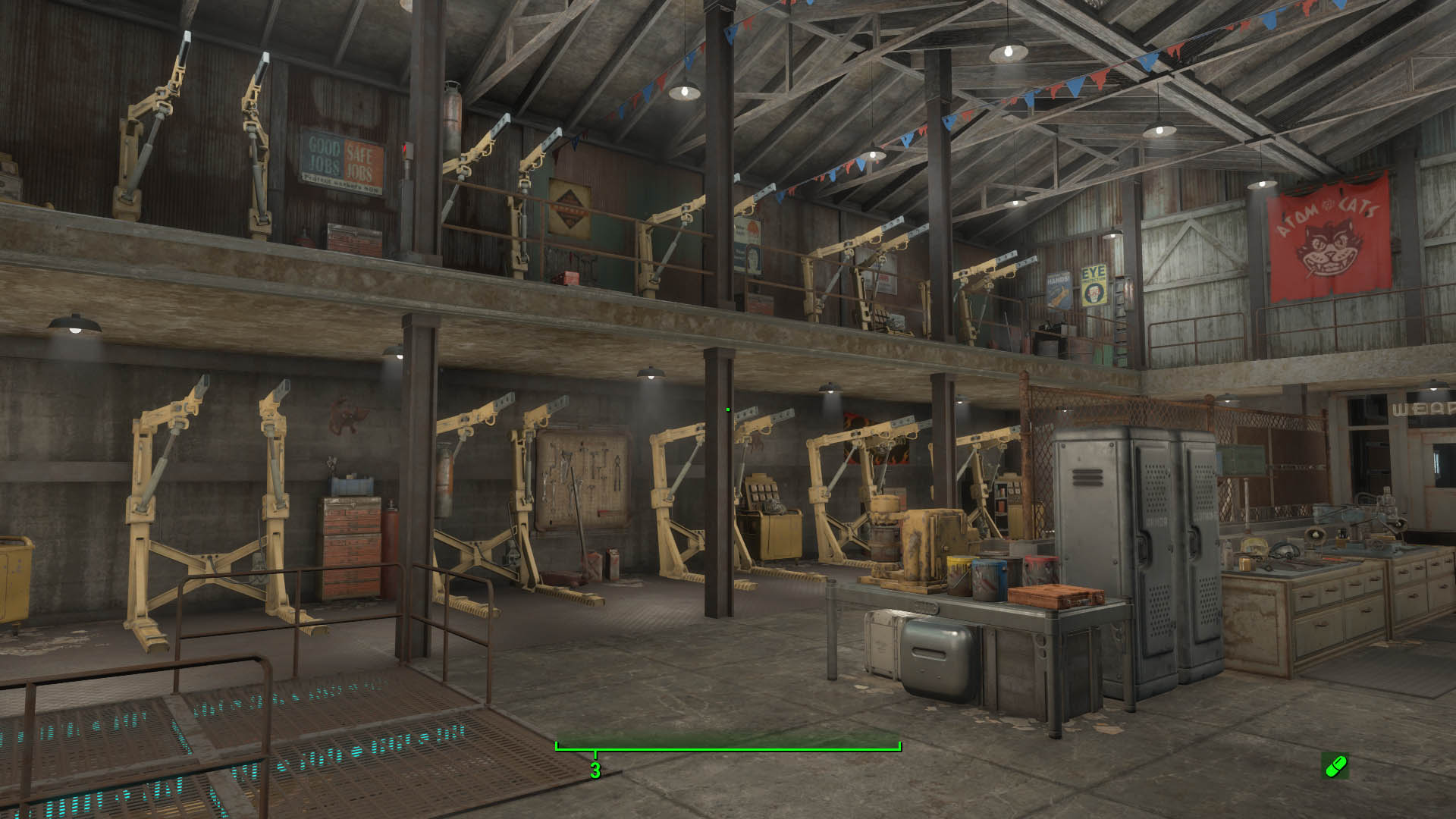Select the green compass bar
The image size is (1456, 819).
728,747
